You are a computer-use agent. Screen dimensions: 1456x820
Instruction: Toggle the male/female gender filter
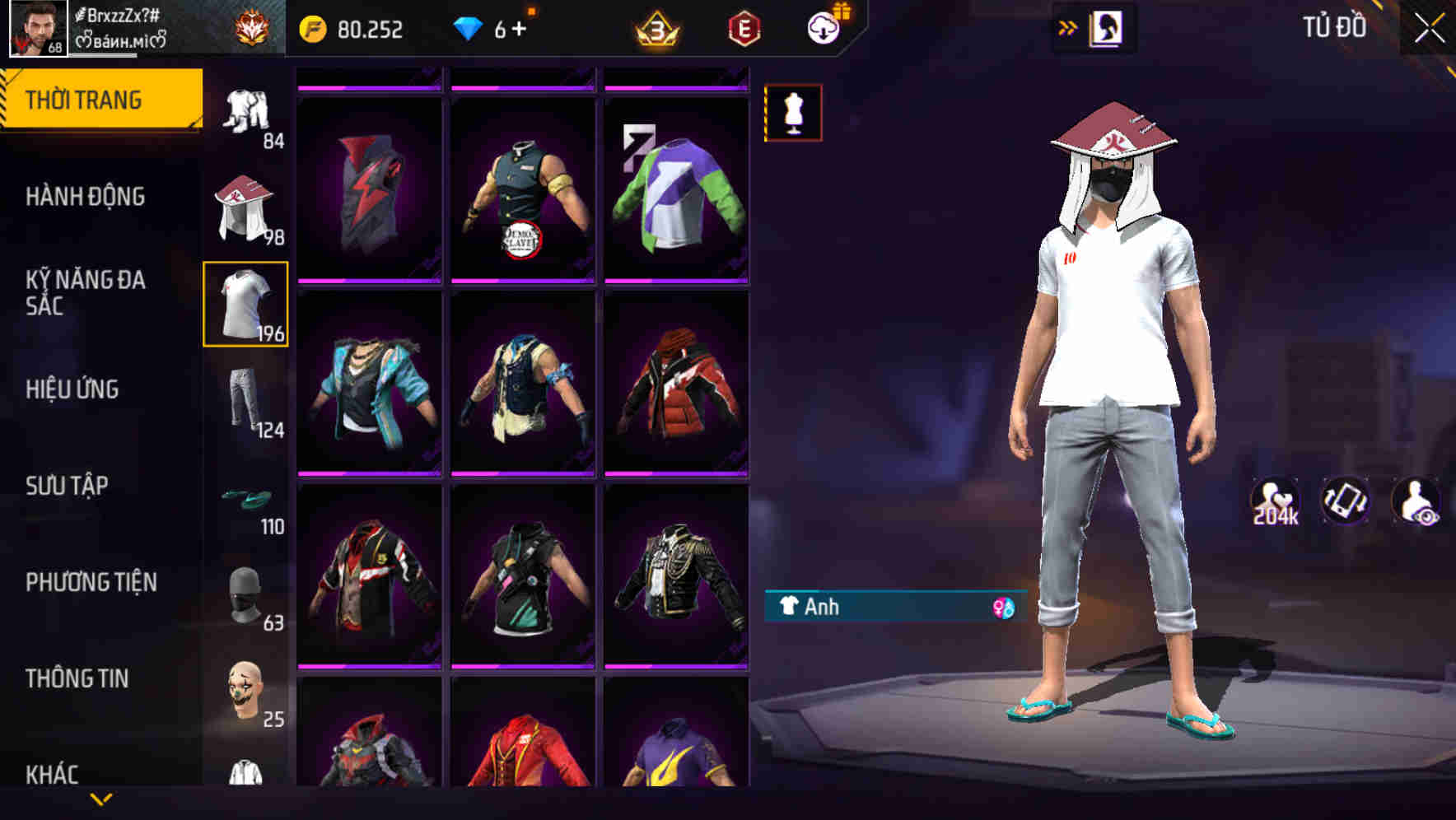tap(1001, 608)
